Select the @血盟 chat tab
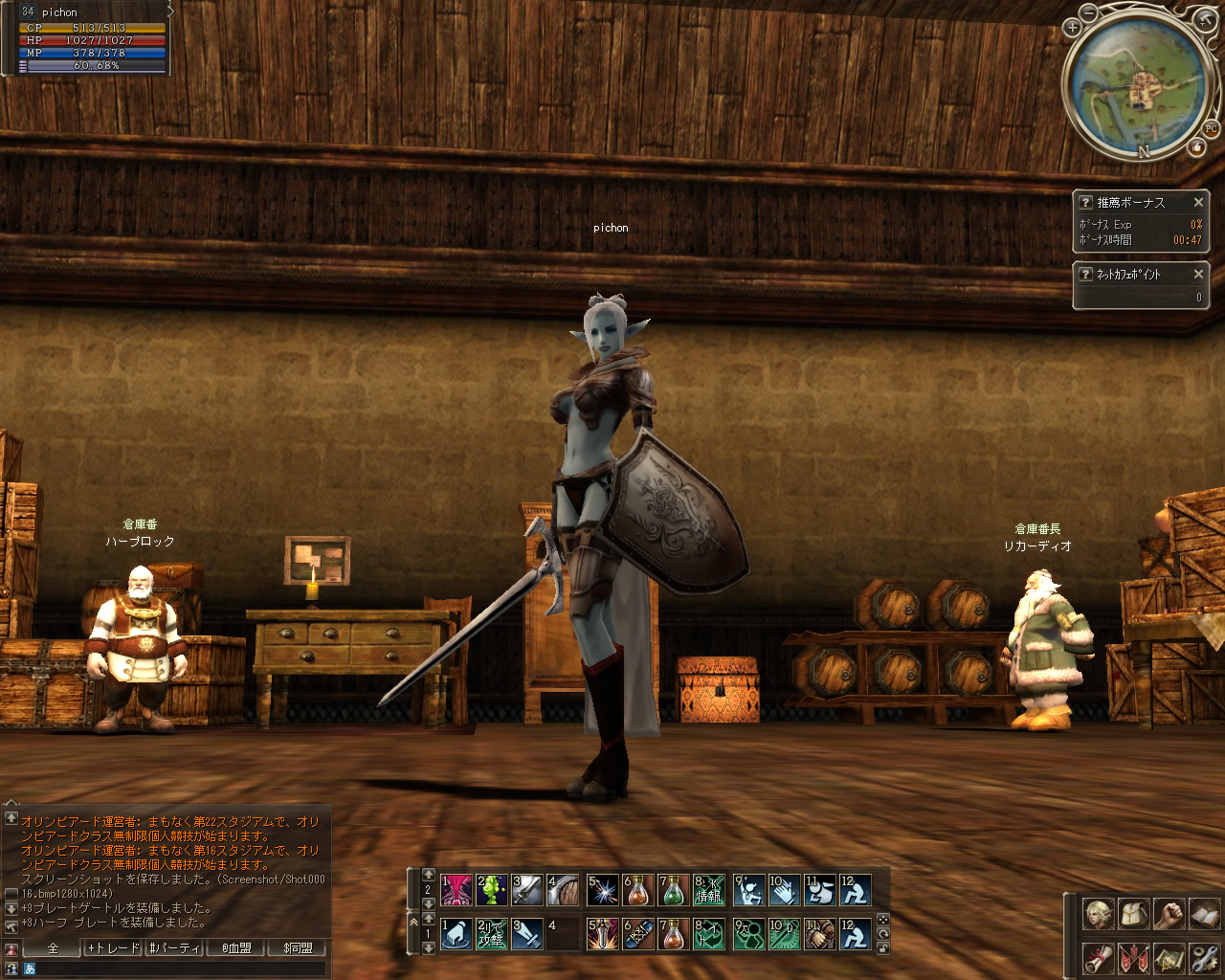Screen dimensions: 1225x980 pyautogui.click(x=235, y=947)
